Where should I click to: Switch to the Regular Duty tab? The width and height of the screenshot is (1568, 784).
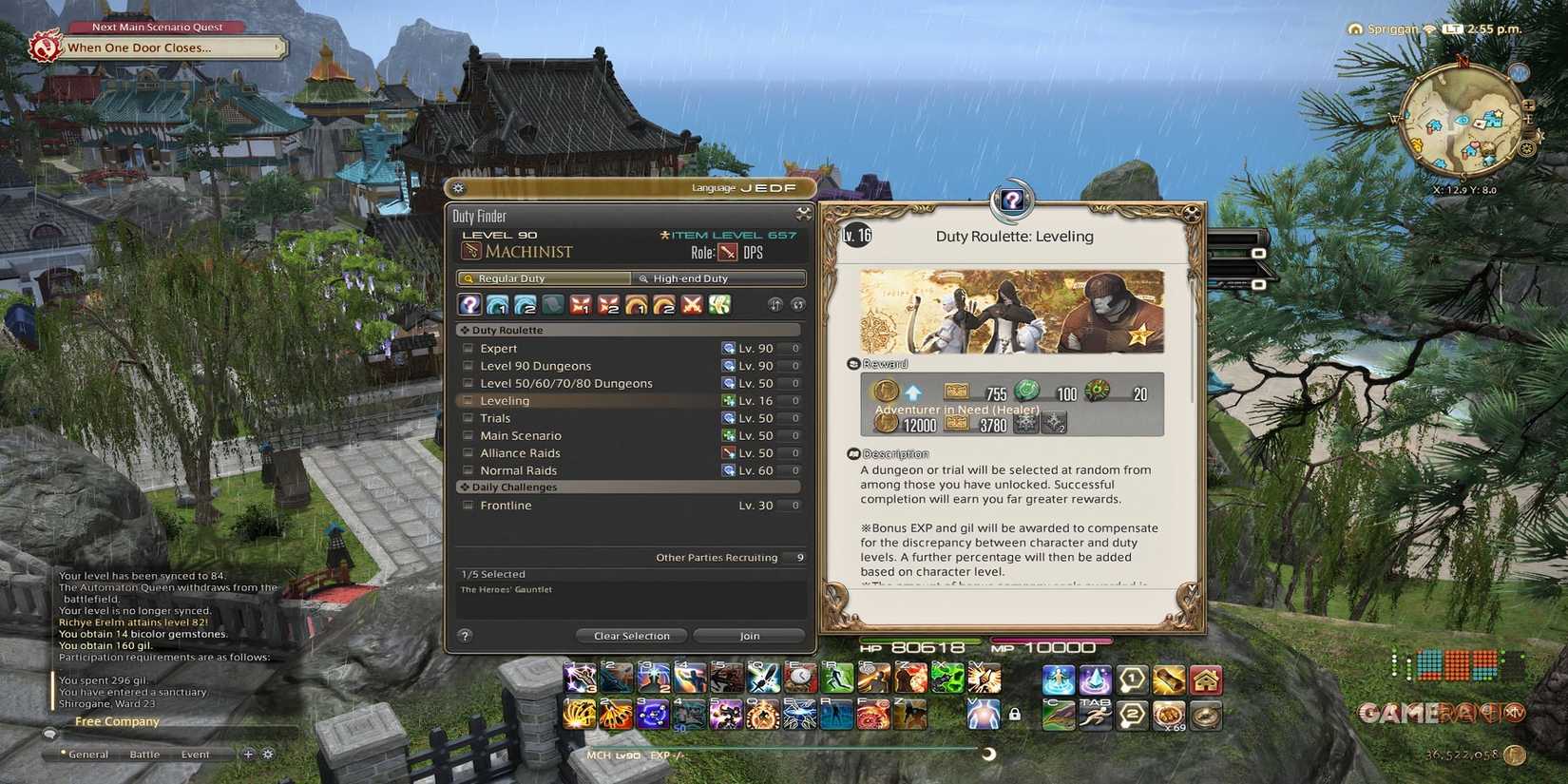543,277
